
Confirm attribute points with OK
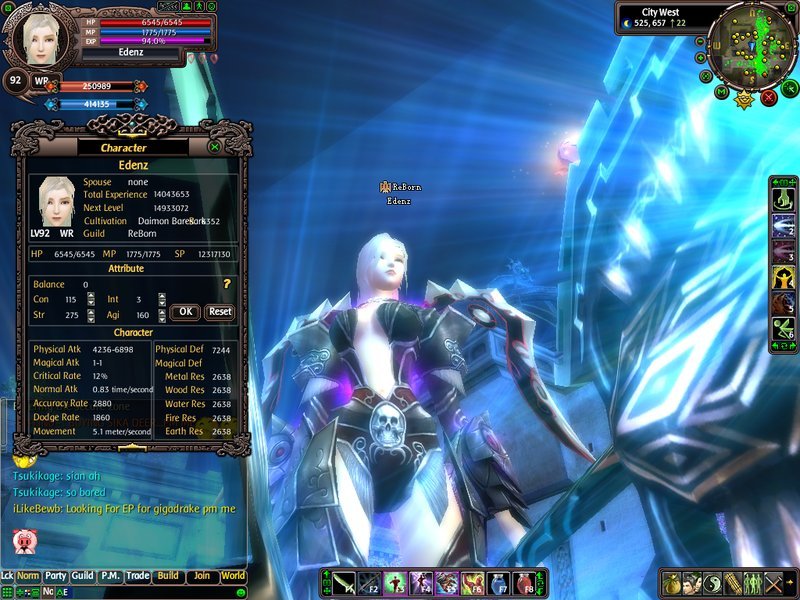[x=184, y=311]
